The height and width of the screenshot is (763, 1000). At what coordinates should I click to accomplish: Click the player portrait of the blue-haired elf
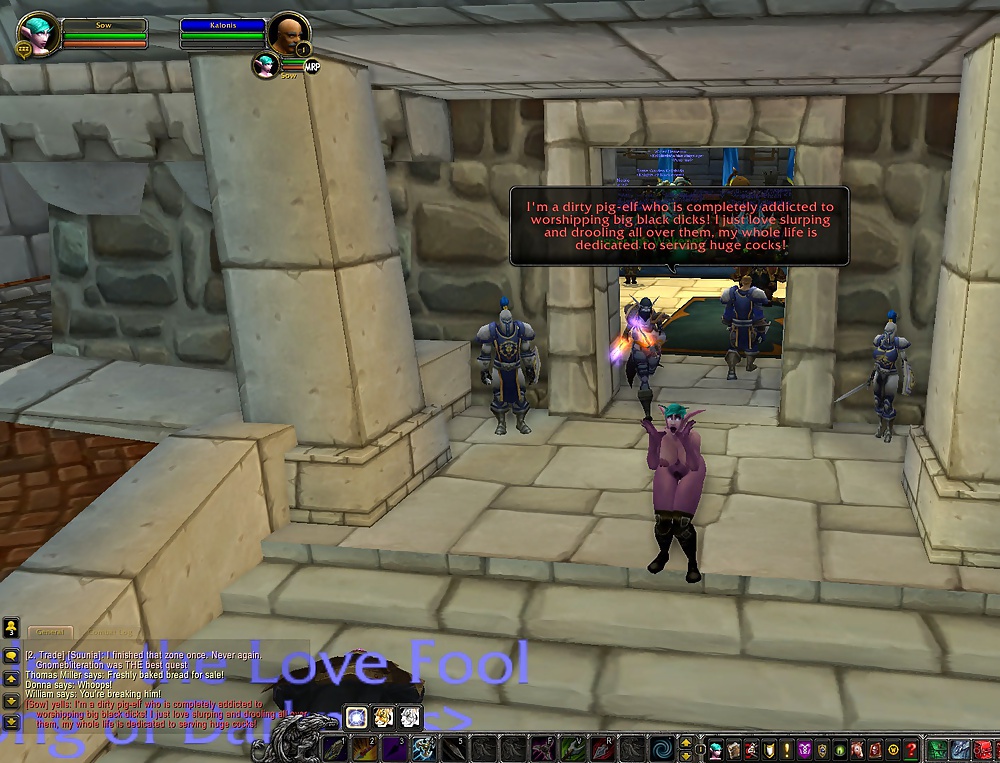[x=39, y=34]
